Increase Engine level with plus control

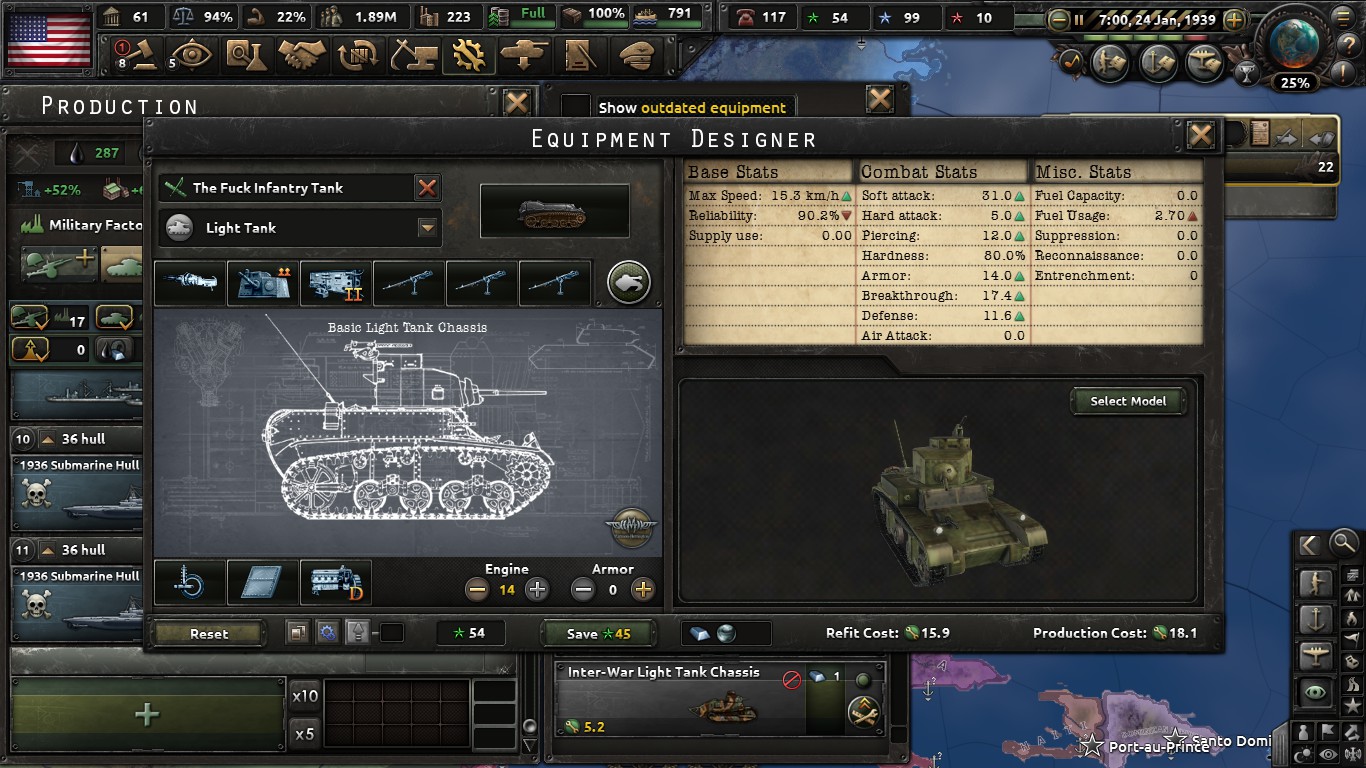pos(536,589)
